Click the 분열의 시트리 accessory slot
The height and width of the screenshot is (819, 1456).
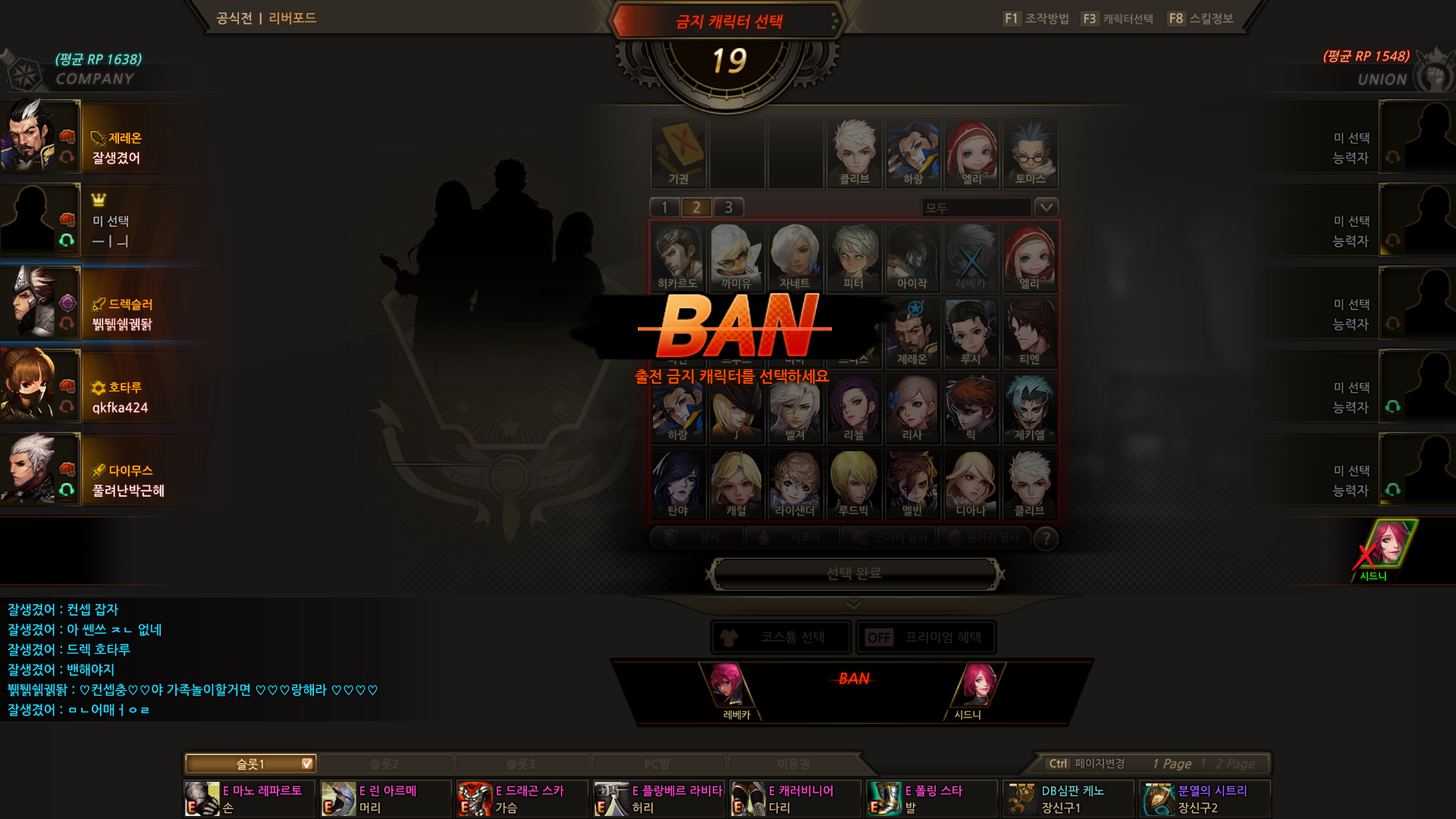pyautogui.click(x=1204, y=799)
